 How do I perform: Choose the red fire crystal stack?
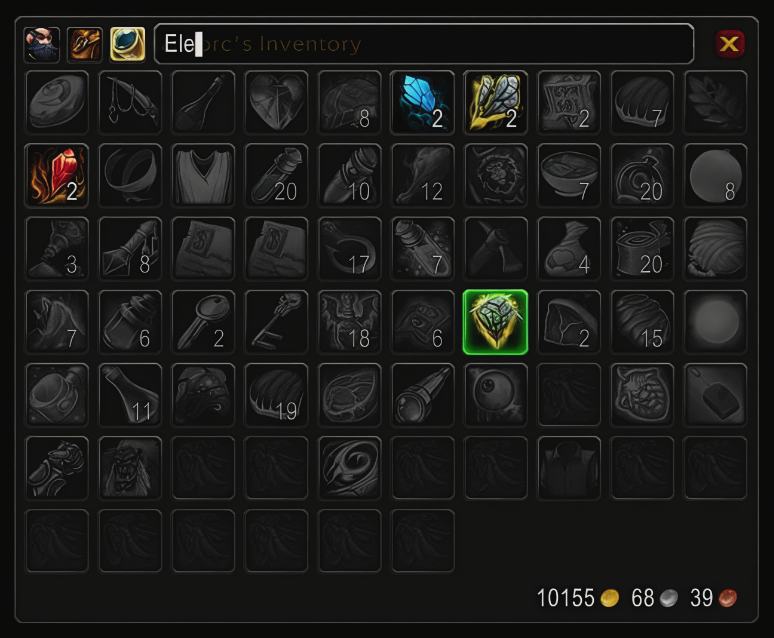[57, 175]
